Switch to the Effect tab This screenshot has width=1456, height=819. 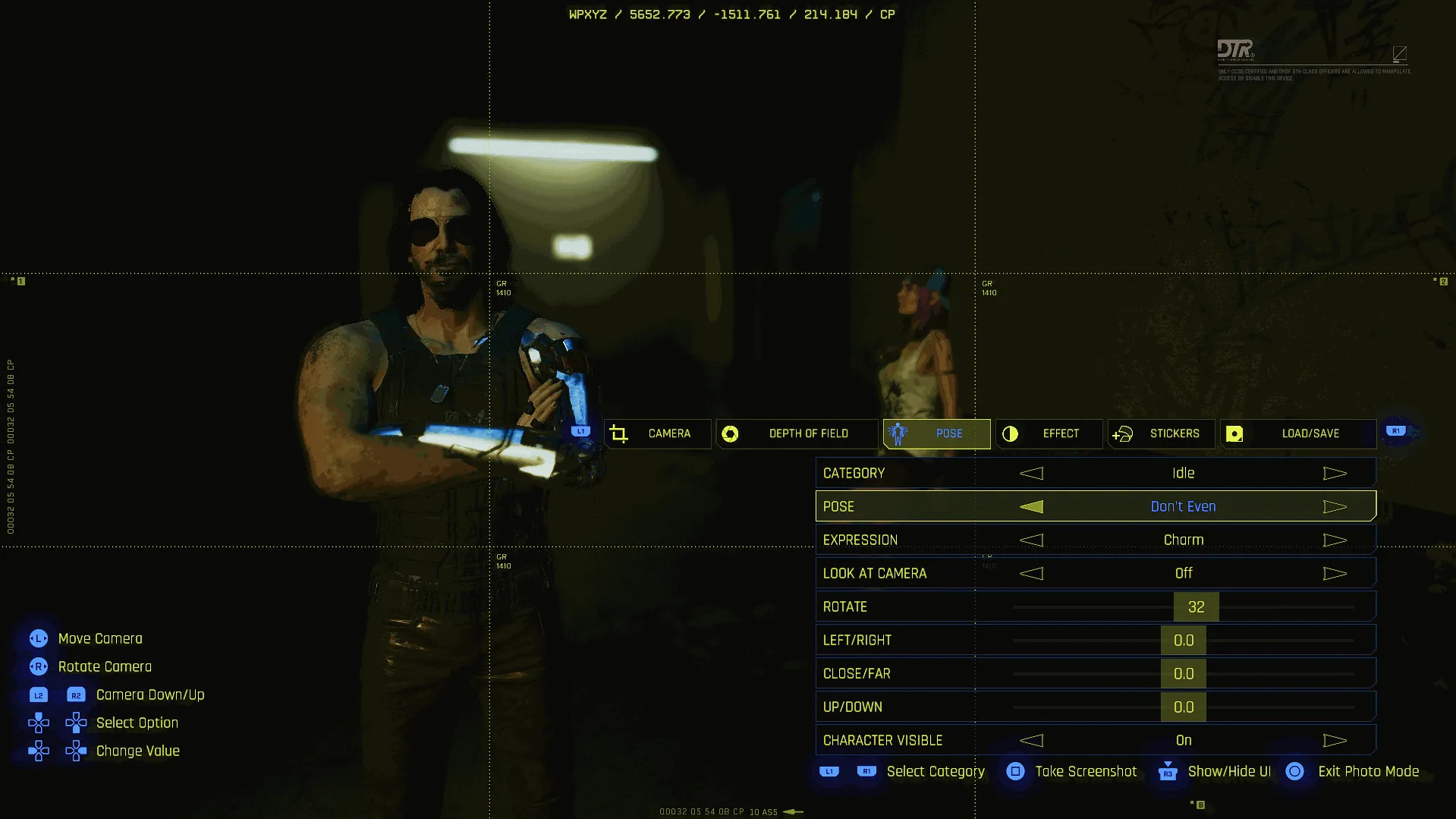(x=1049, y=433)
